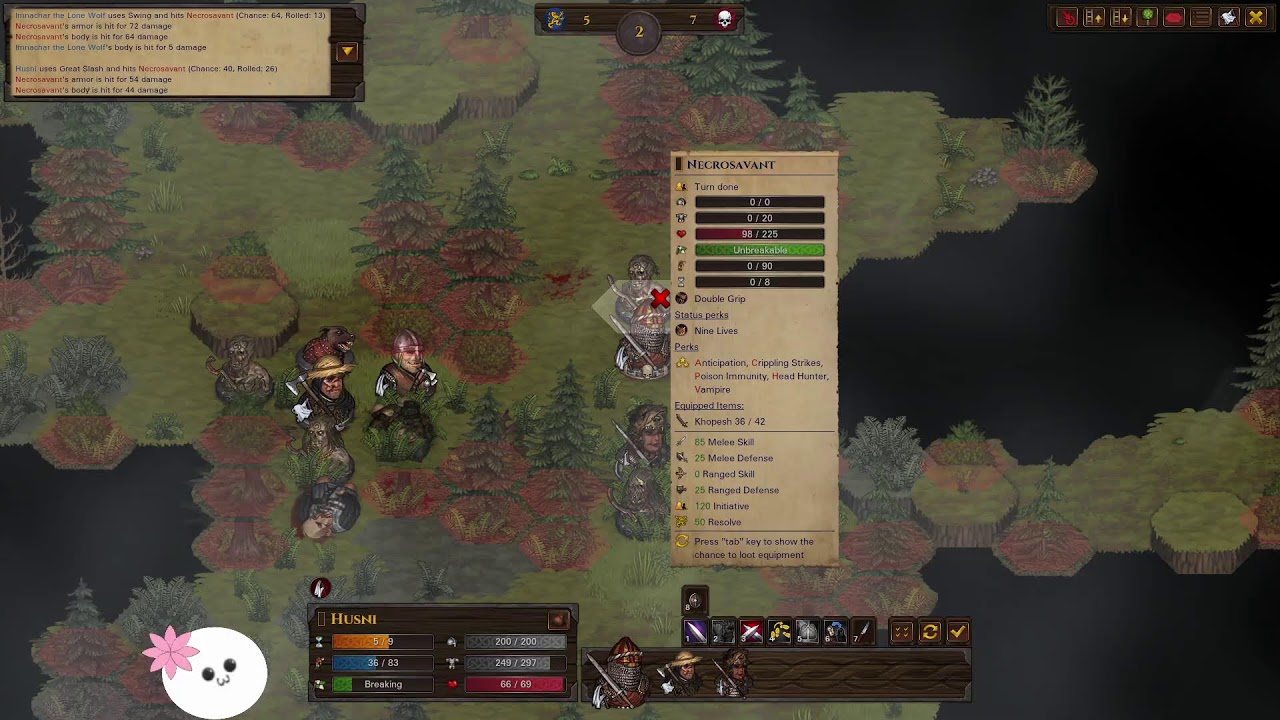Click the red center-on-character arrow button
The width and height of the screenshot is (1280, 720).
tap(1067, 18)
